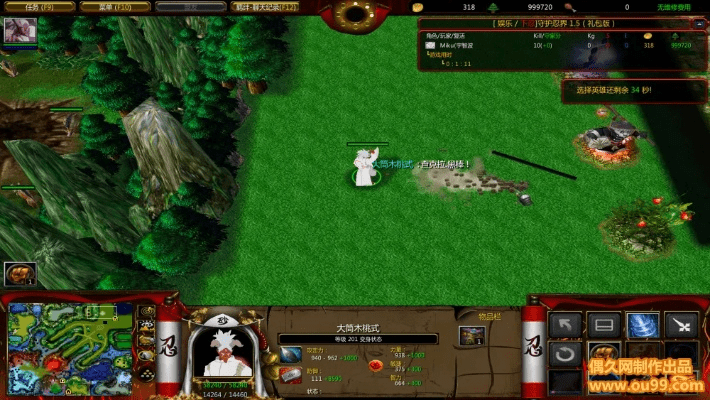This screenshot has height=400, width=710.
Task: Click the red hero attributes icon
Action: 375,365
